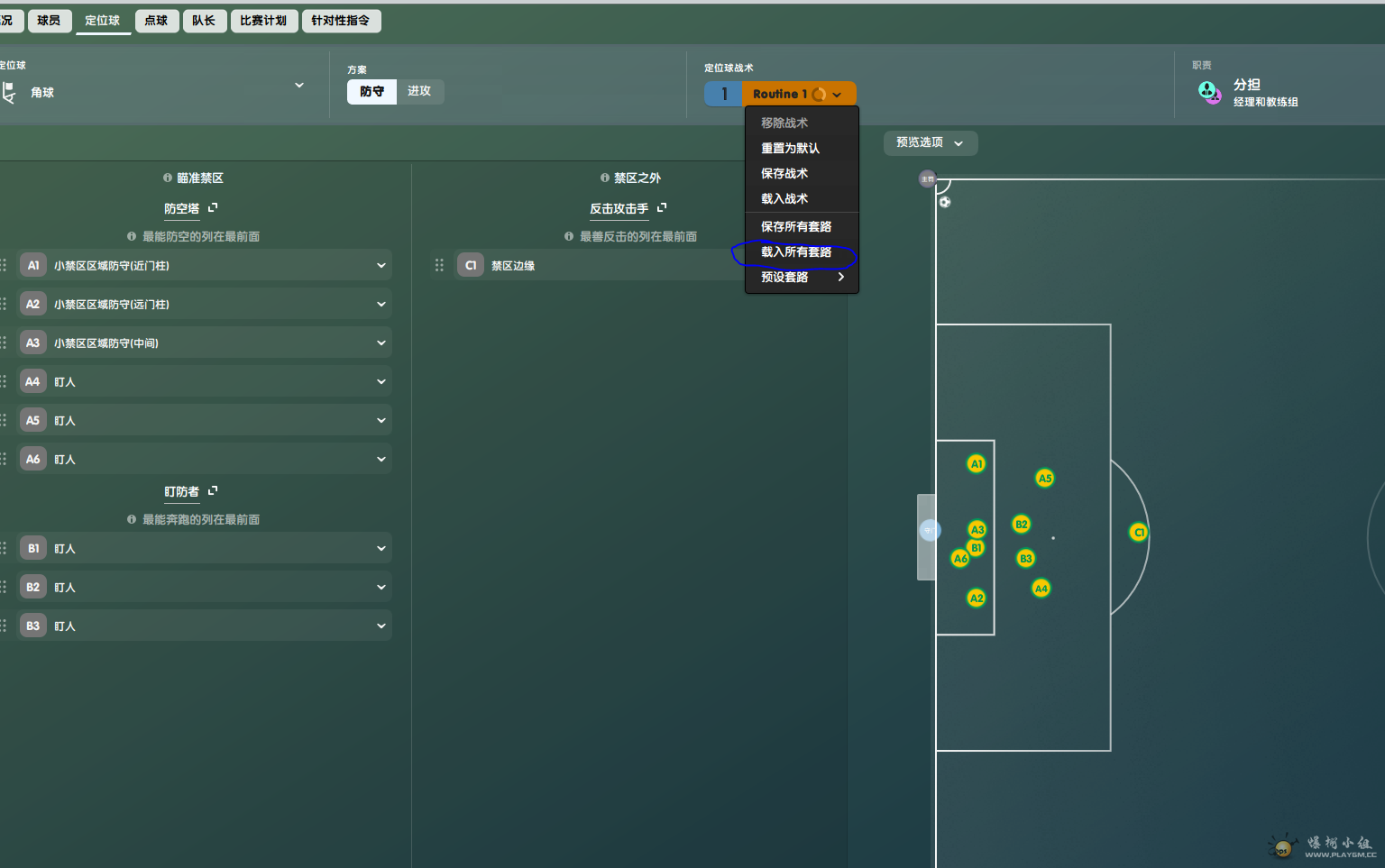
Task: Switch to the 球员 tab
Action: click(49, 21)
